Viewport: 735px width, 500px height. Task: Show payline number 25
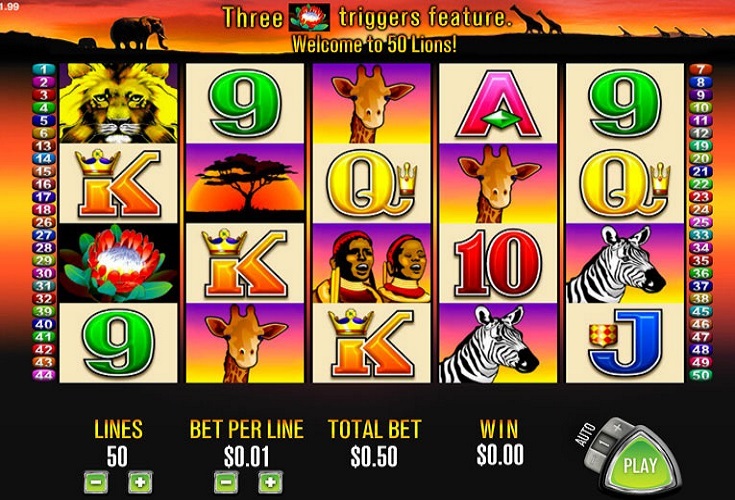[x=700, y=221]
